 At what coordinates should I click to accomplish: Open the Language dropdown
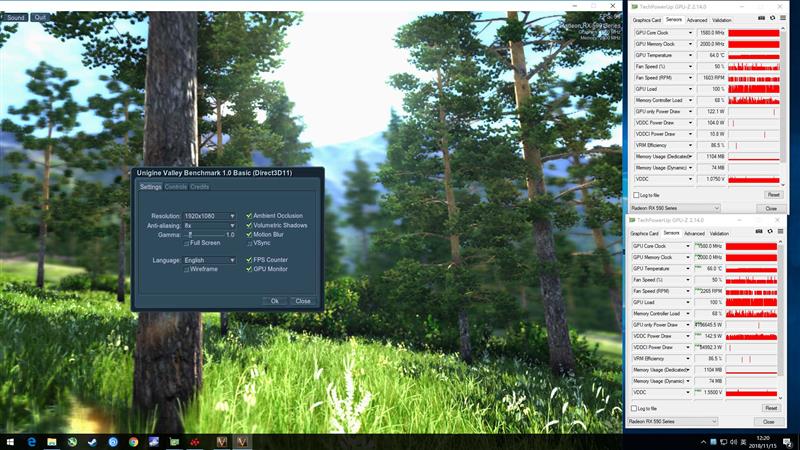[x=209, y=260]
